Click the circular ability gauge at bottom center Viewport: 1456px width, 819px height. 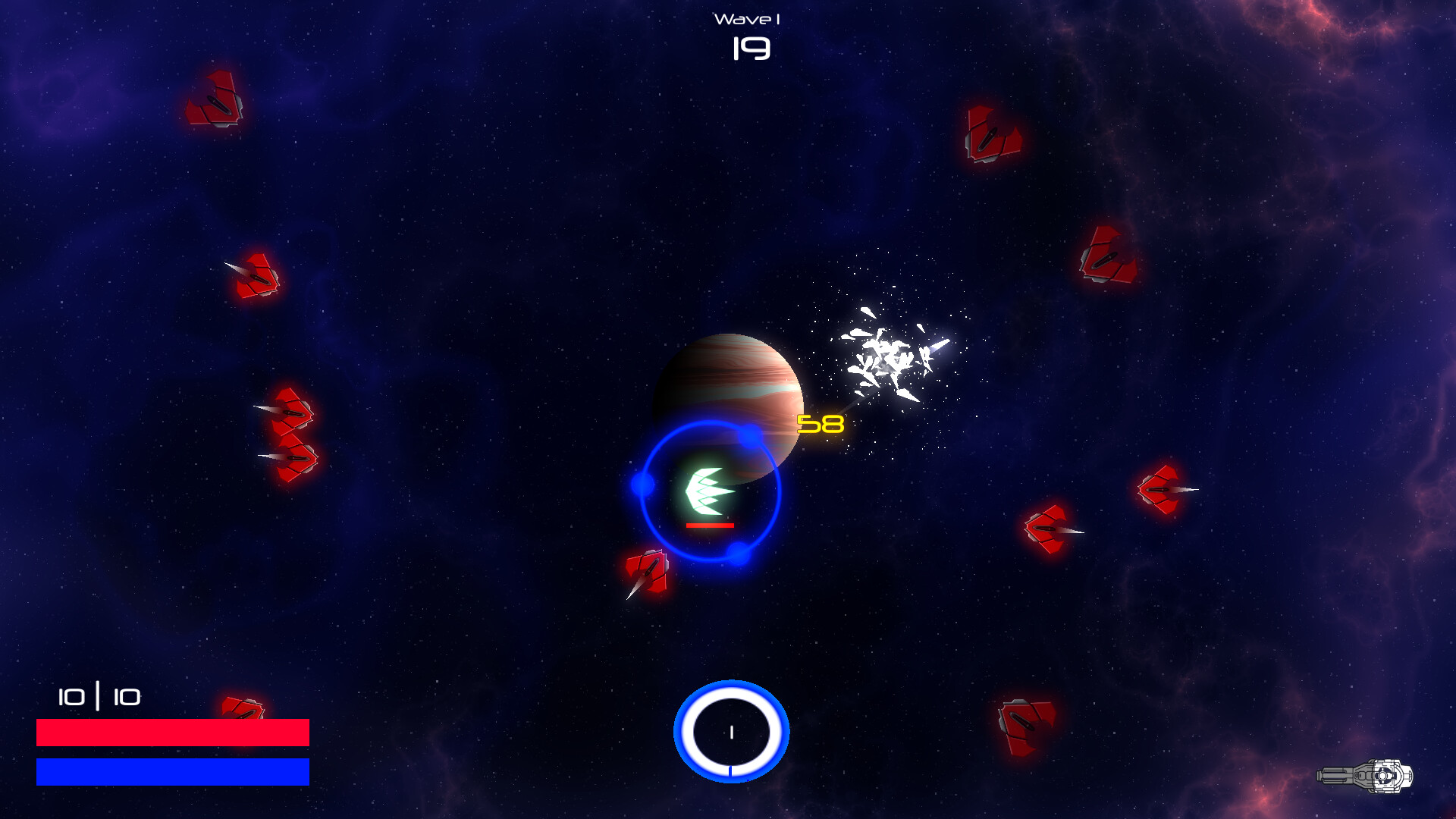tap(730, 730)
